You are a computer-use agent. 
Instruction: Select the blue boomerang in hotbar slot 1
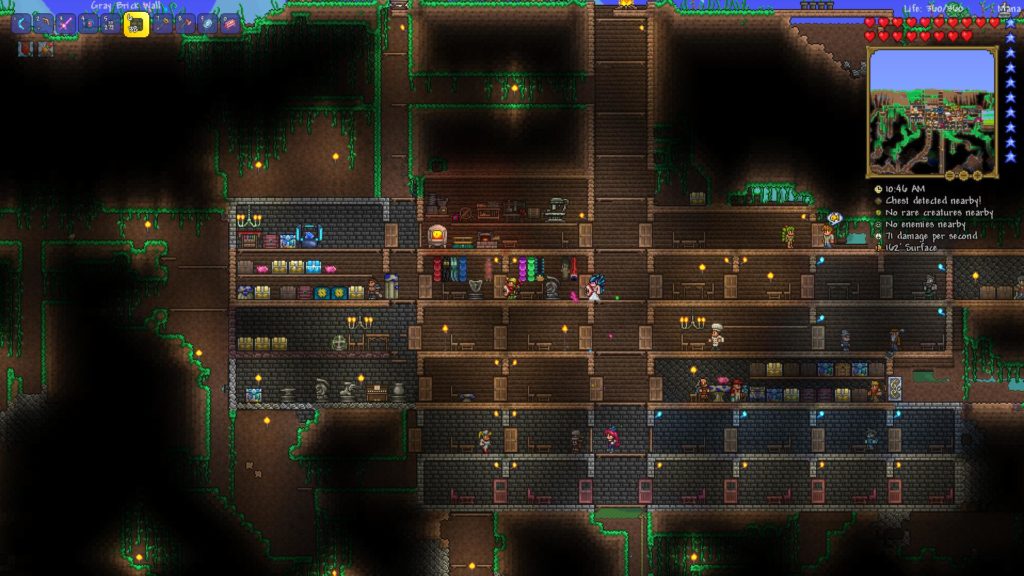pyautogui.click(x=22, y=23)
